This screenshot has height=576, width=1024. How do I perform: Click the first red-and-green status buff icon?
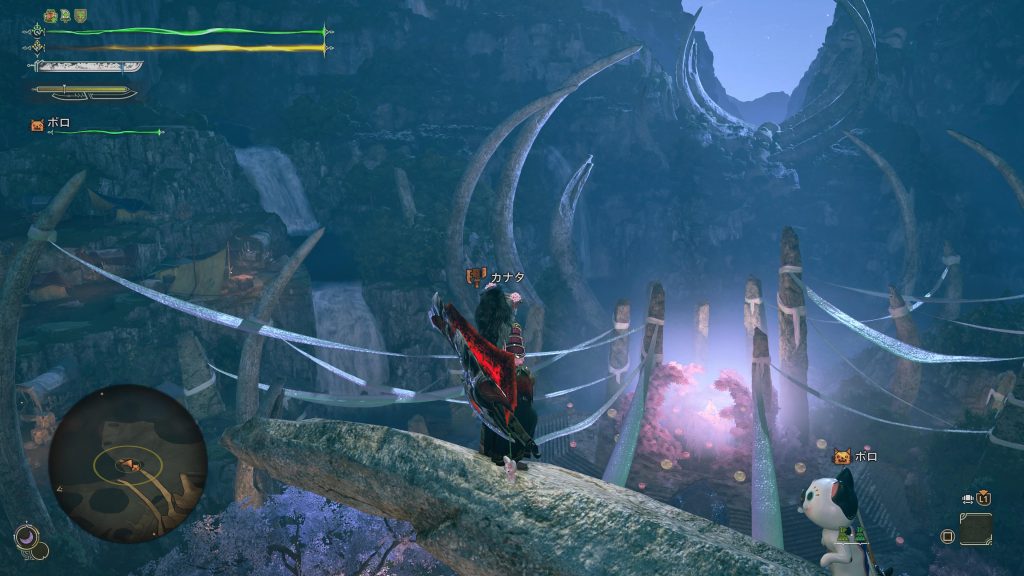(50, 16)
